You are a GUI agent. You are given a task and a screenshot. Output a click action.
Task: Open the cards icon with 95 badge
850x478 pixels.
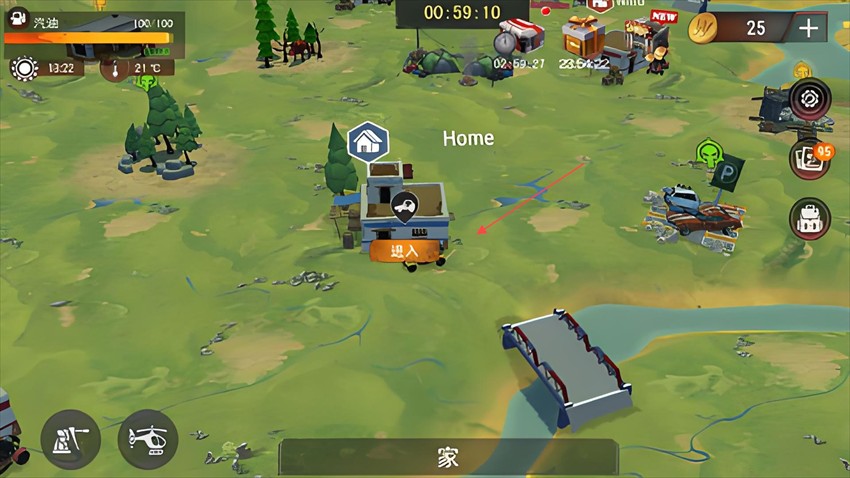click(809, 160)
